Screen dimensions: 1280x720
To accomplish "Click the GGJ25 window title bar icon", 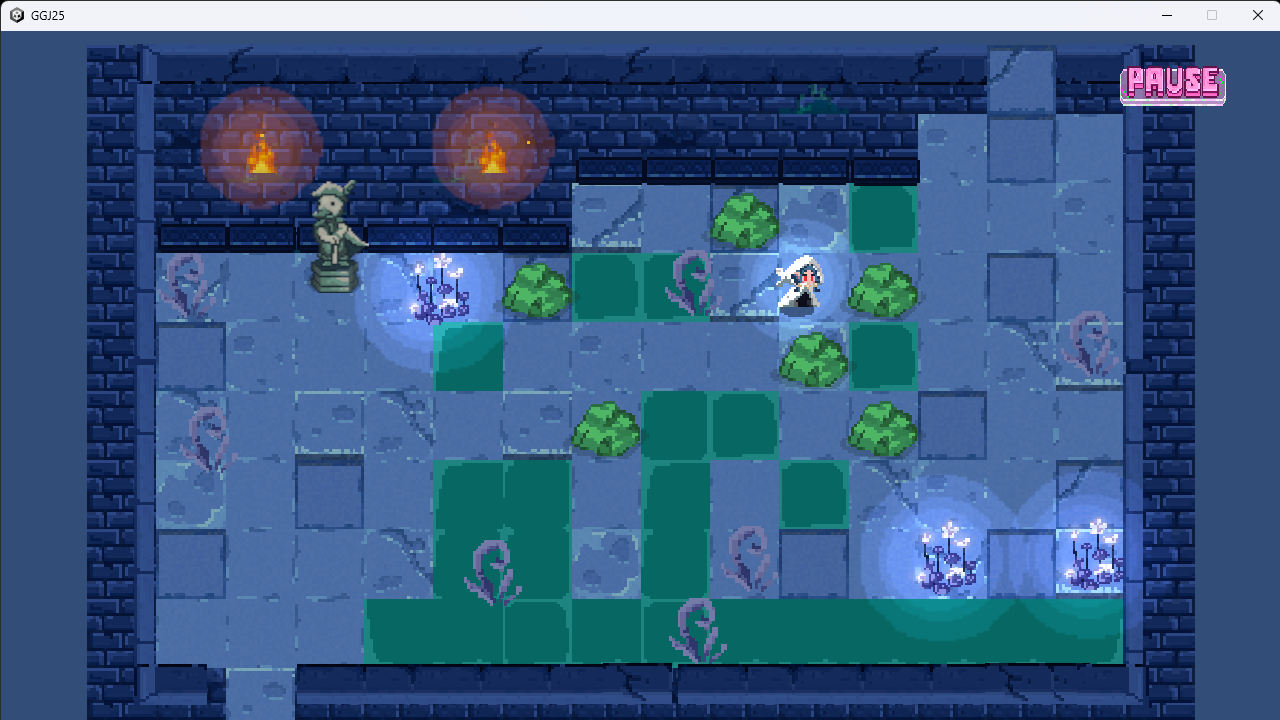I will point(15,15).
